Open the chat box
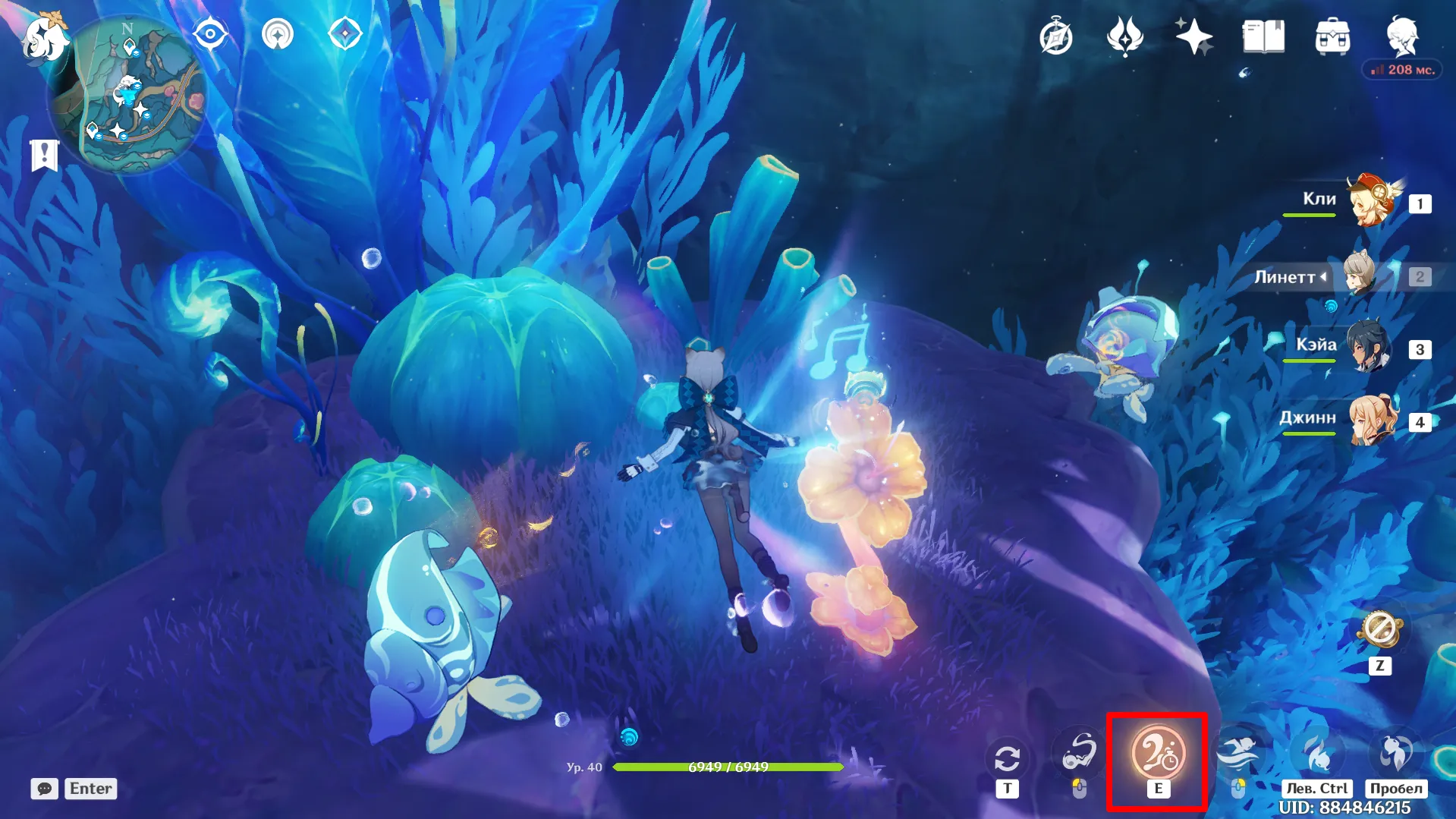 (x=45, y=789)
